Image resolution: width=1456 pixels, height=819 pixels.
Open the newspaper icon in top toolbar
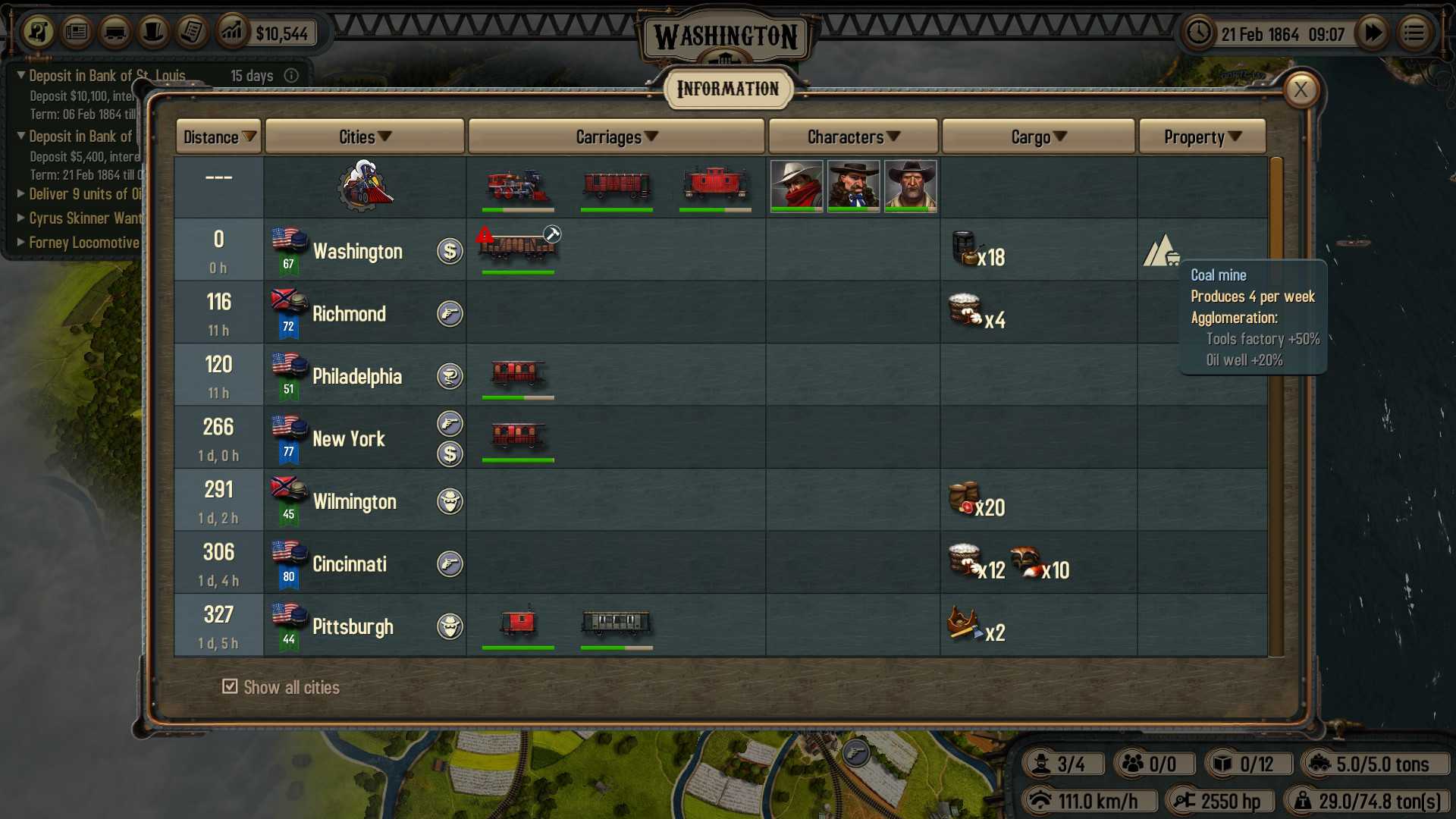[x=77, y=33]
